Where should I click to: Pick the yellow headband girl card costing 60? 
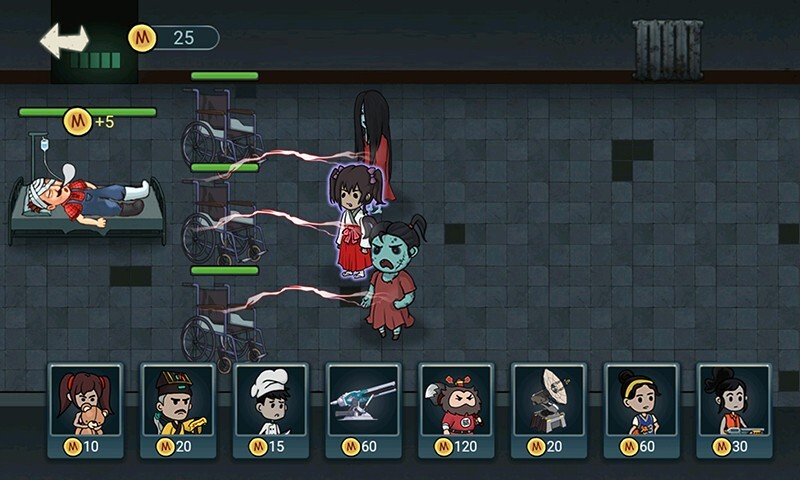(x=641, y=408)
